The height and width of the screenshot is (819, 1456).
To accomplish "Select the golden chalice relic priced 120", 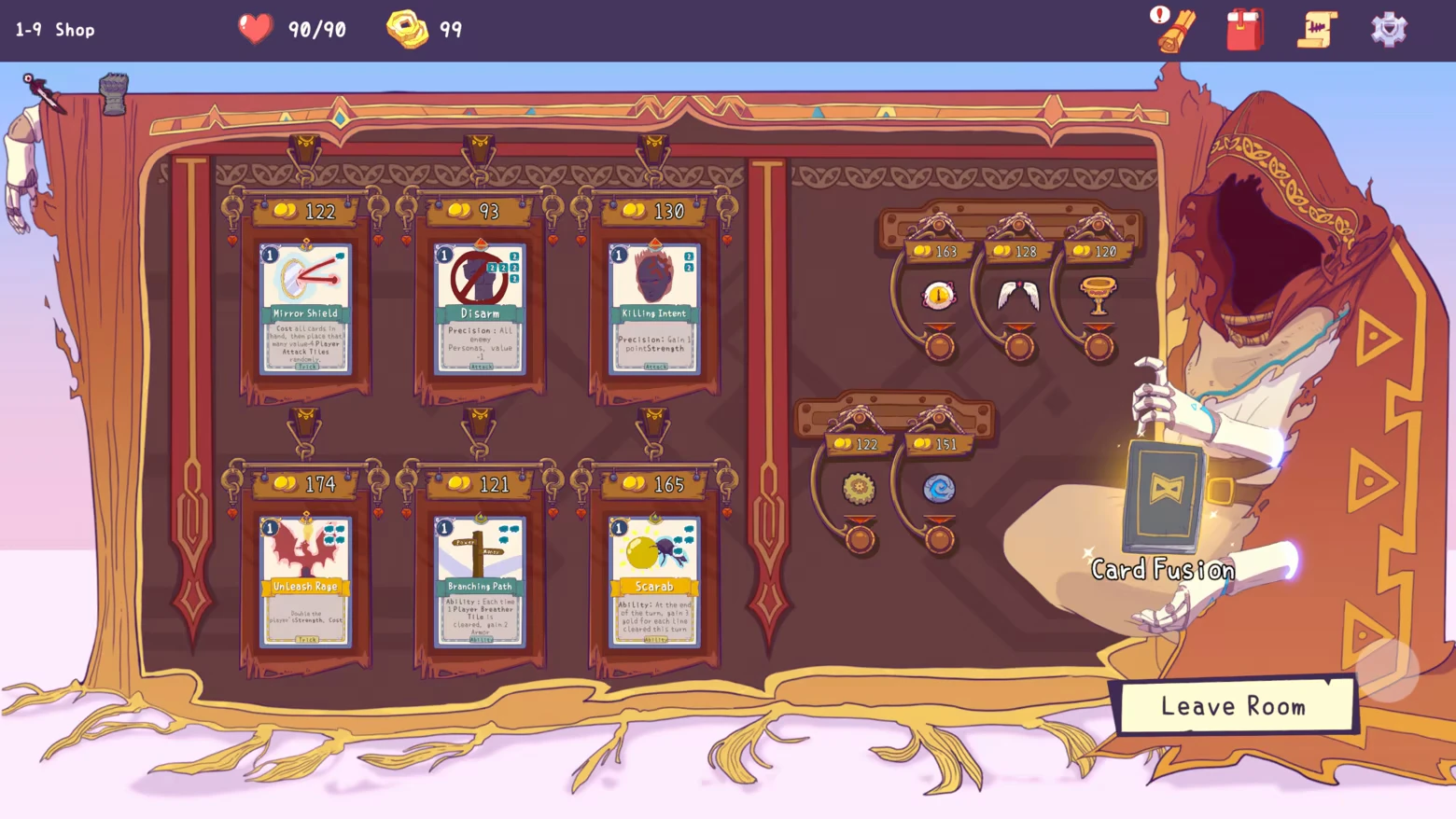I will (1098, 295).
